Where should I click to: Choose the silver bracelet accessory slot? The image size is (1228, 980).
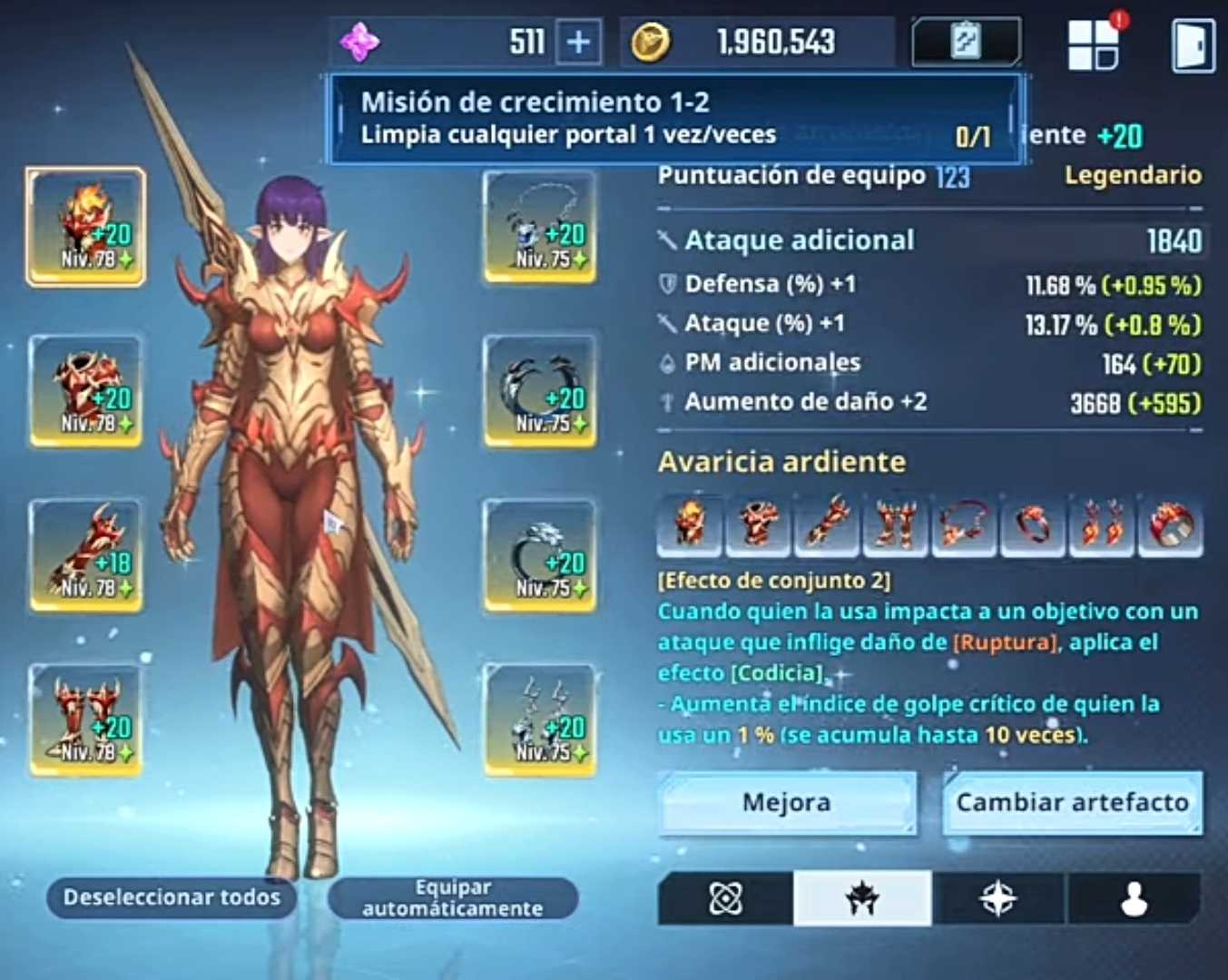point(541,391)
